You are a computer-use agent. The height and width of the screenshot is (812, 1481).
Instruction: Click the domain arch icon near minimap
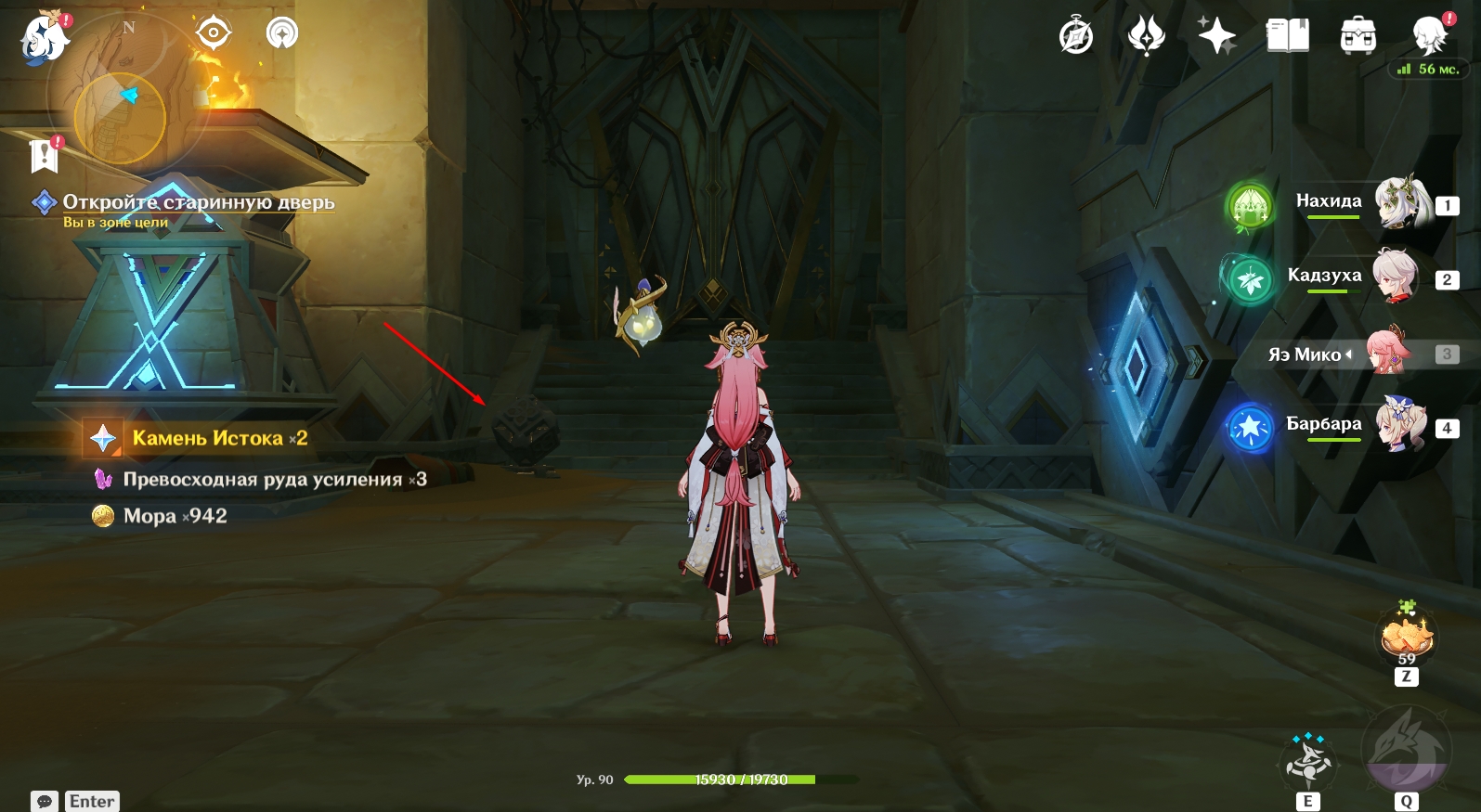tap(282, 33)
